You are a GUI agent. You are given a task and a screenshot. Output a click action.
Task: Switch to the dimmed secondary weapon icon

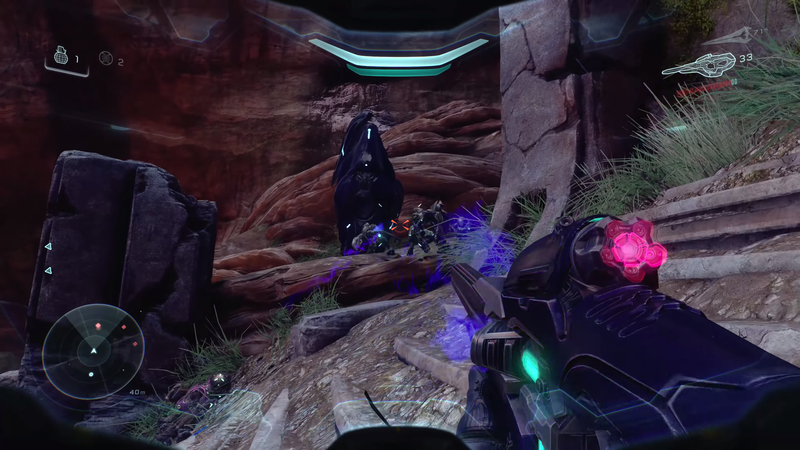pos(733,37)
